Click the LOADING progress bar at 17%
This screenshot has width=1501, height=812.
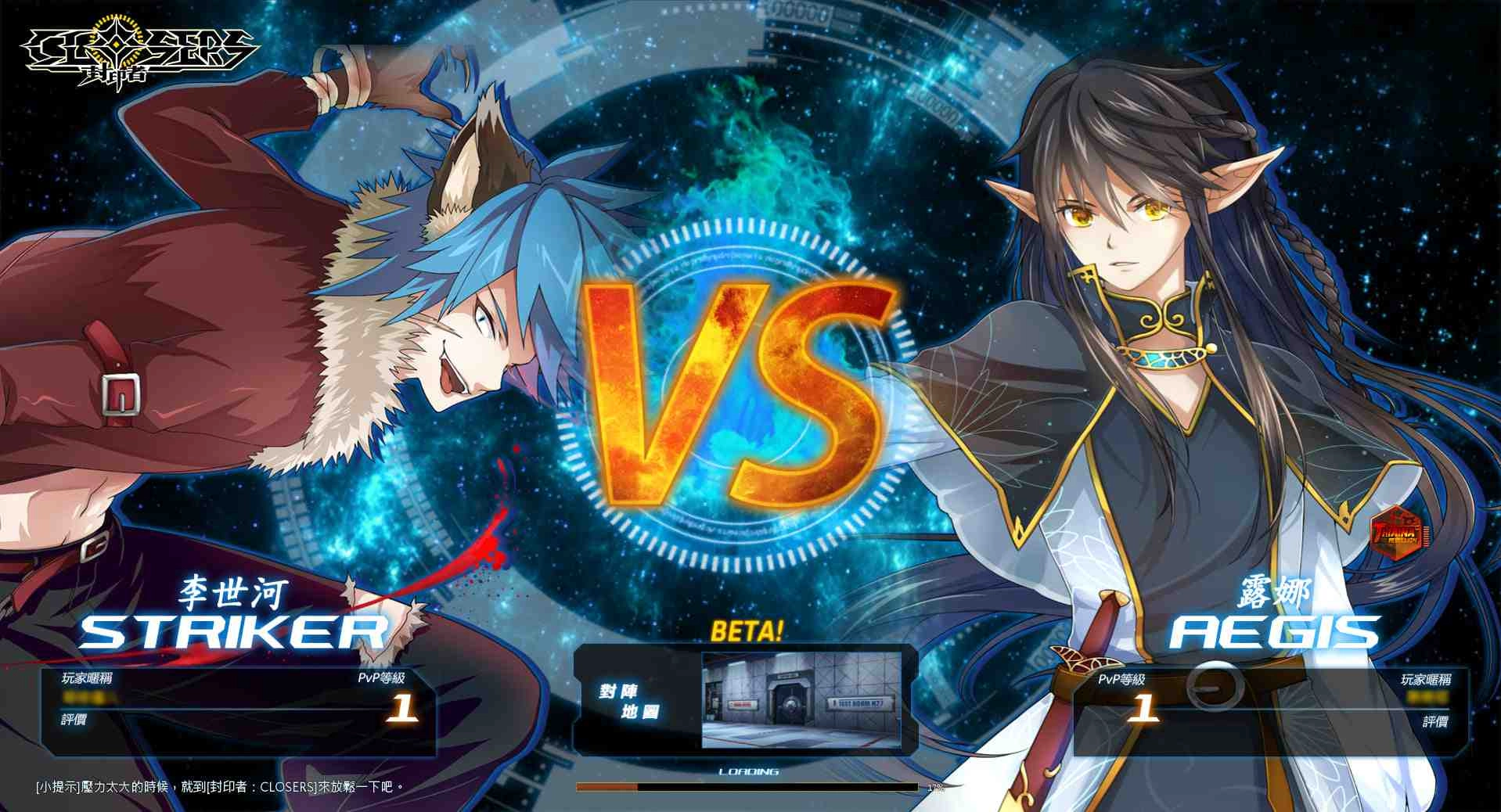point(747,785)
